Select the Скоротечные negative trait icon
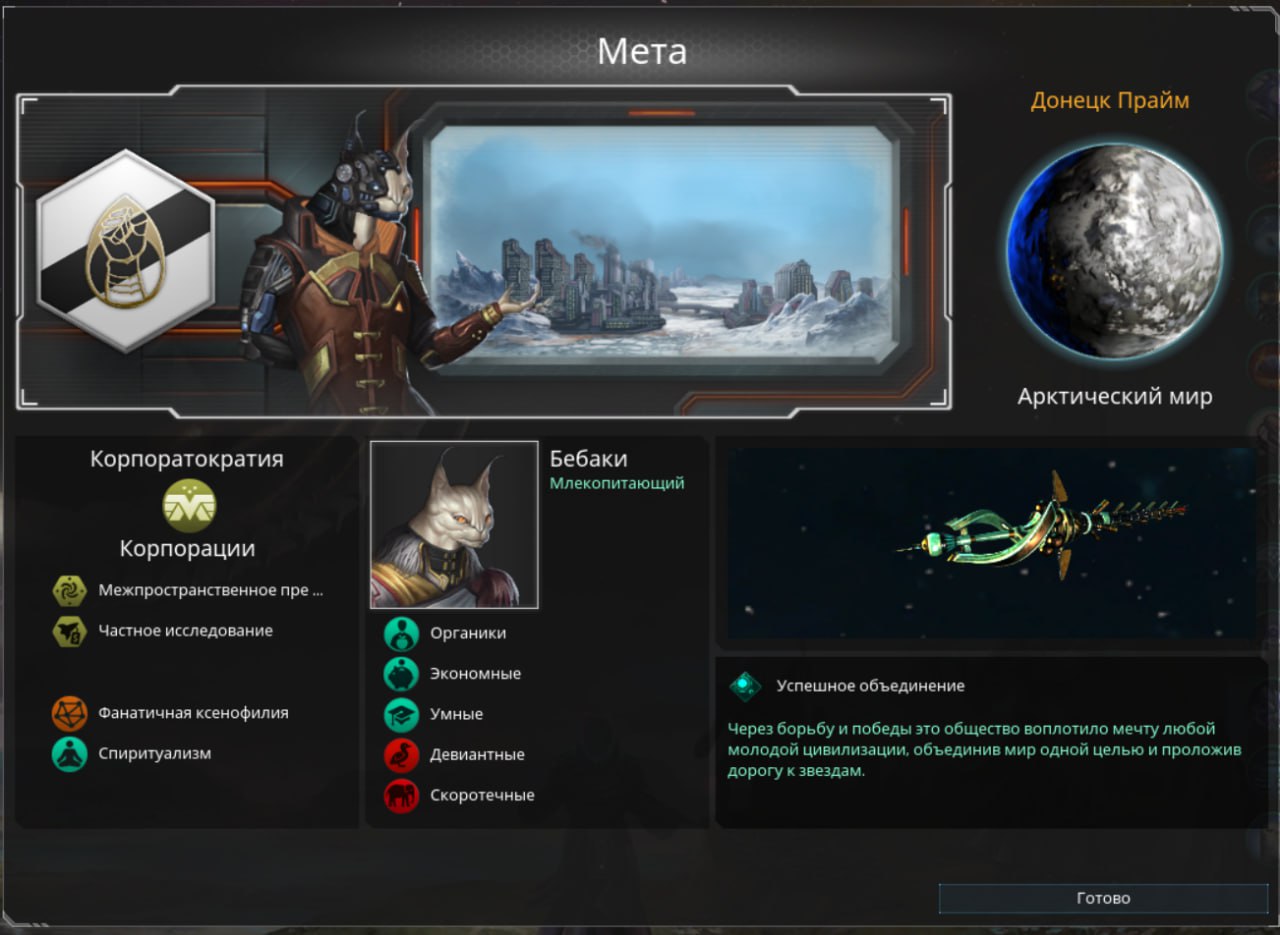 point(401,796)
